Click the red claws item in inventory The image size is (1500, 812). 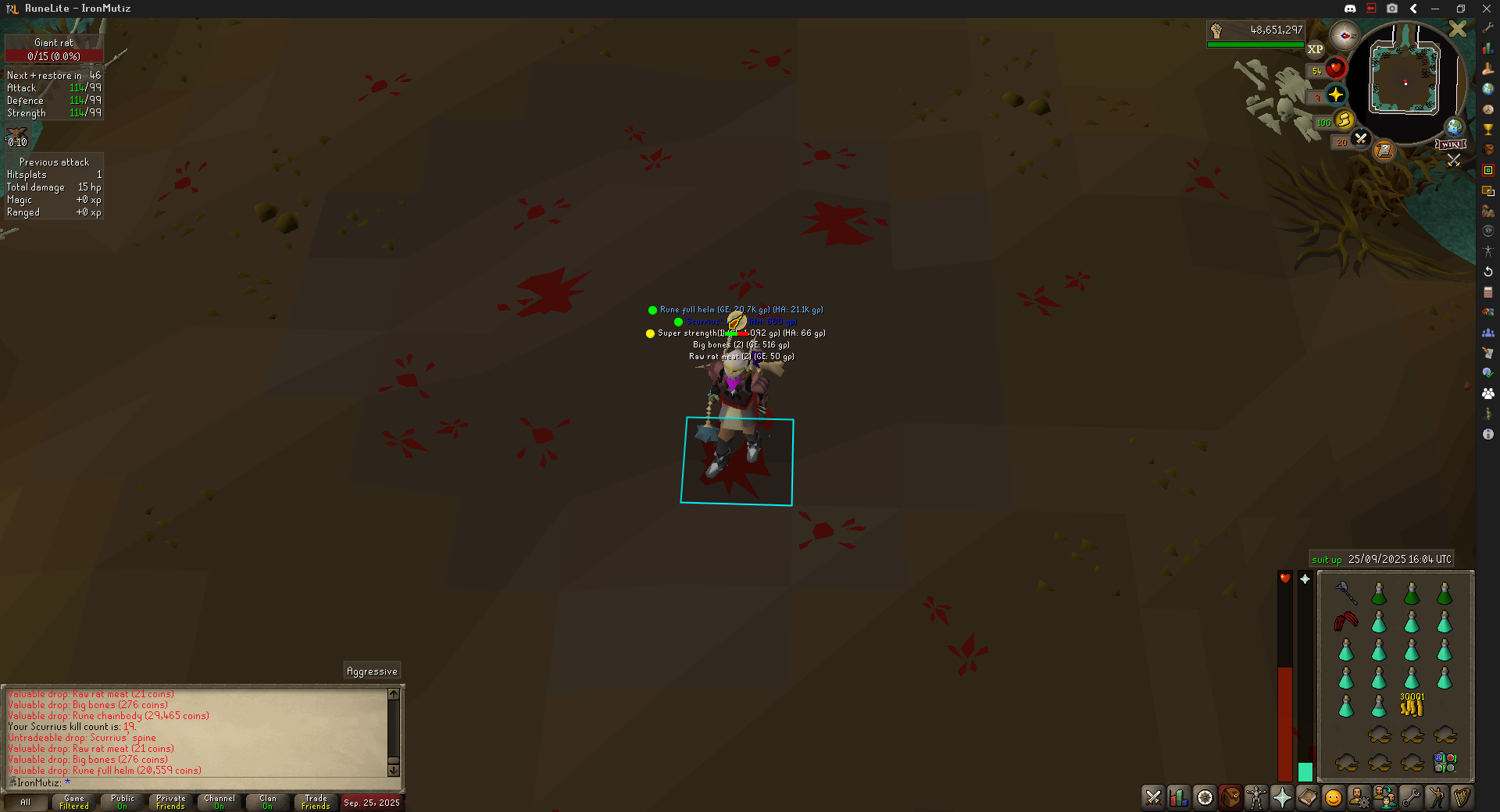pyautogui.click(x=1345, y=621)
